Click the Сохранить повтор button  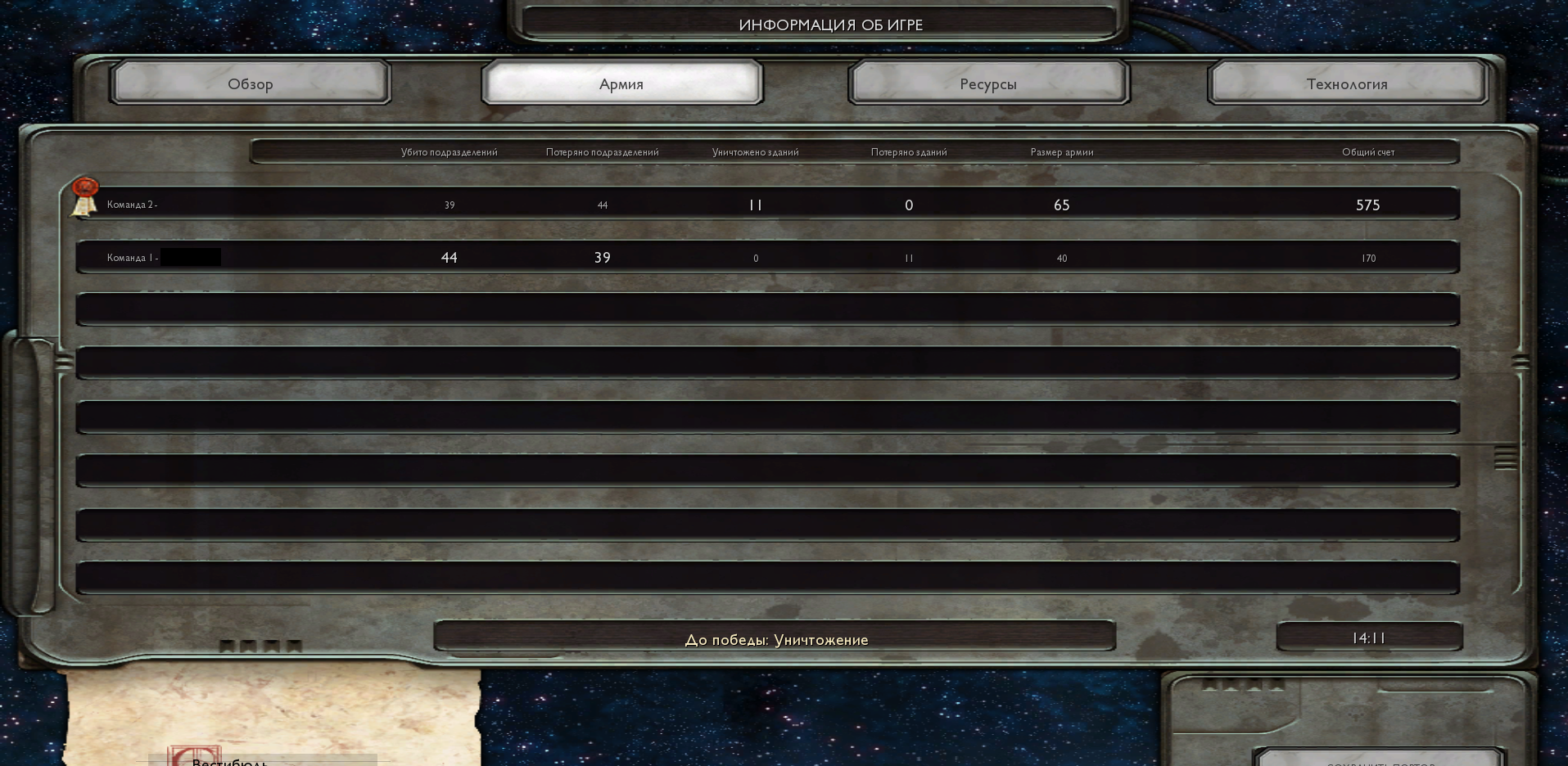[1380, 760]
